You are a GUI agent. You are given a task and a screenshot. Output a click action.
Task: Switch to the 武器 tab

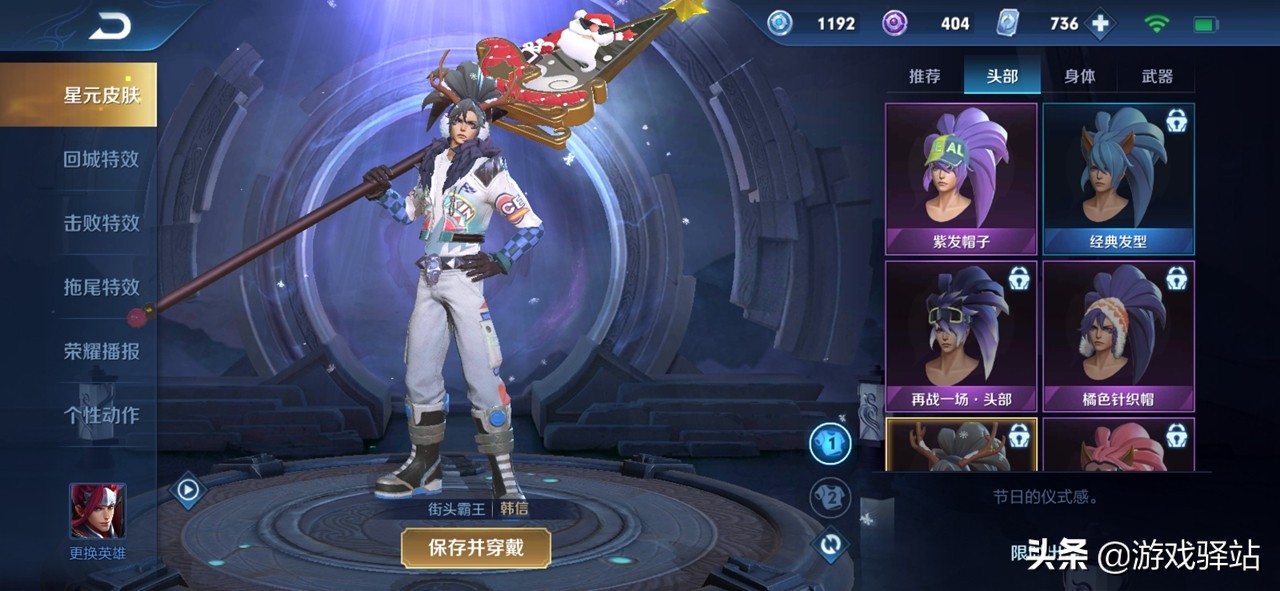coord(1157,76)
